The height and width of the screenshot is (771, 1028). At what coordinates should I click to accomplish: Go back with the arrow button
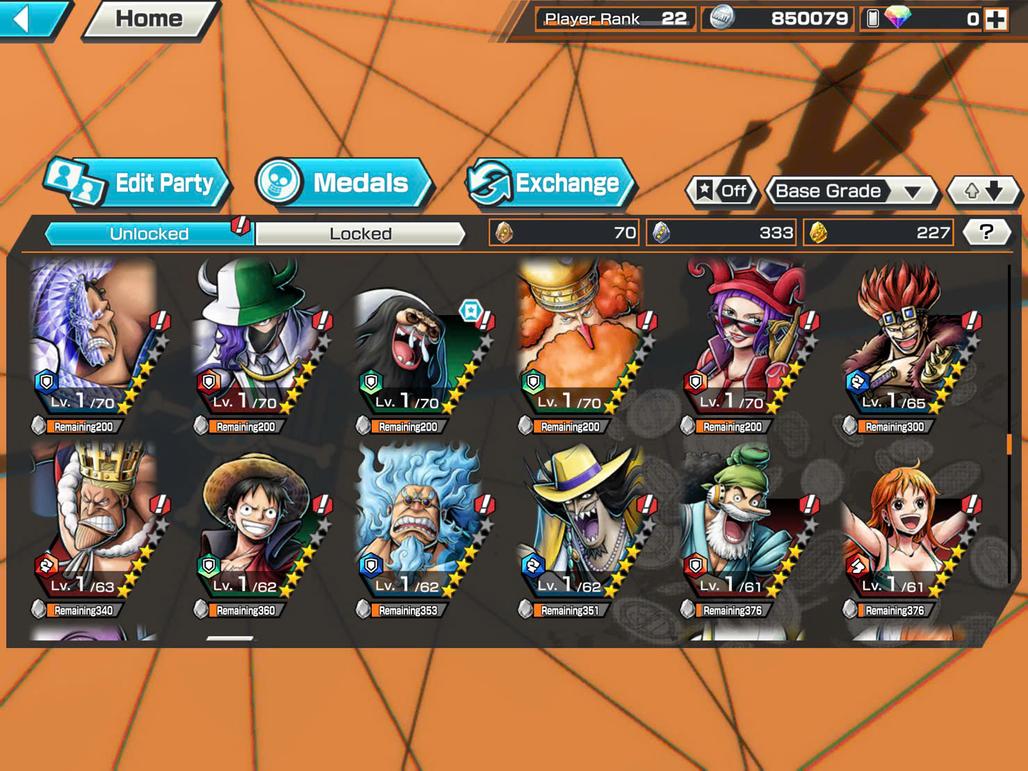click(x=32, y=19)
